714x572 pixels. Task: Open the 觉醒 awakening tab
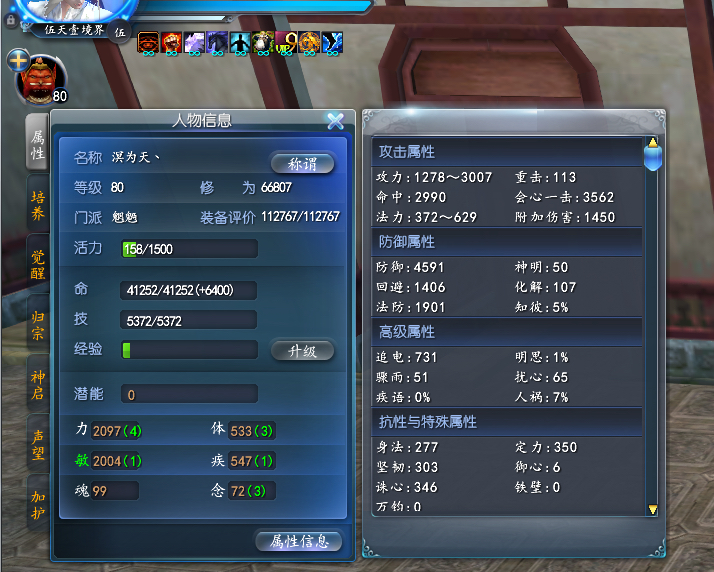pyautogui.click(x=37, y=264)
